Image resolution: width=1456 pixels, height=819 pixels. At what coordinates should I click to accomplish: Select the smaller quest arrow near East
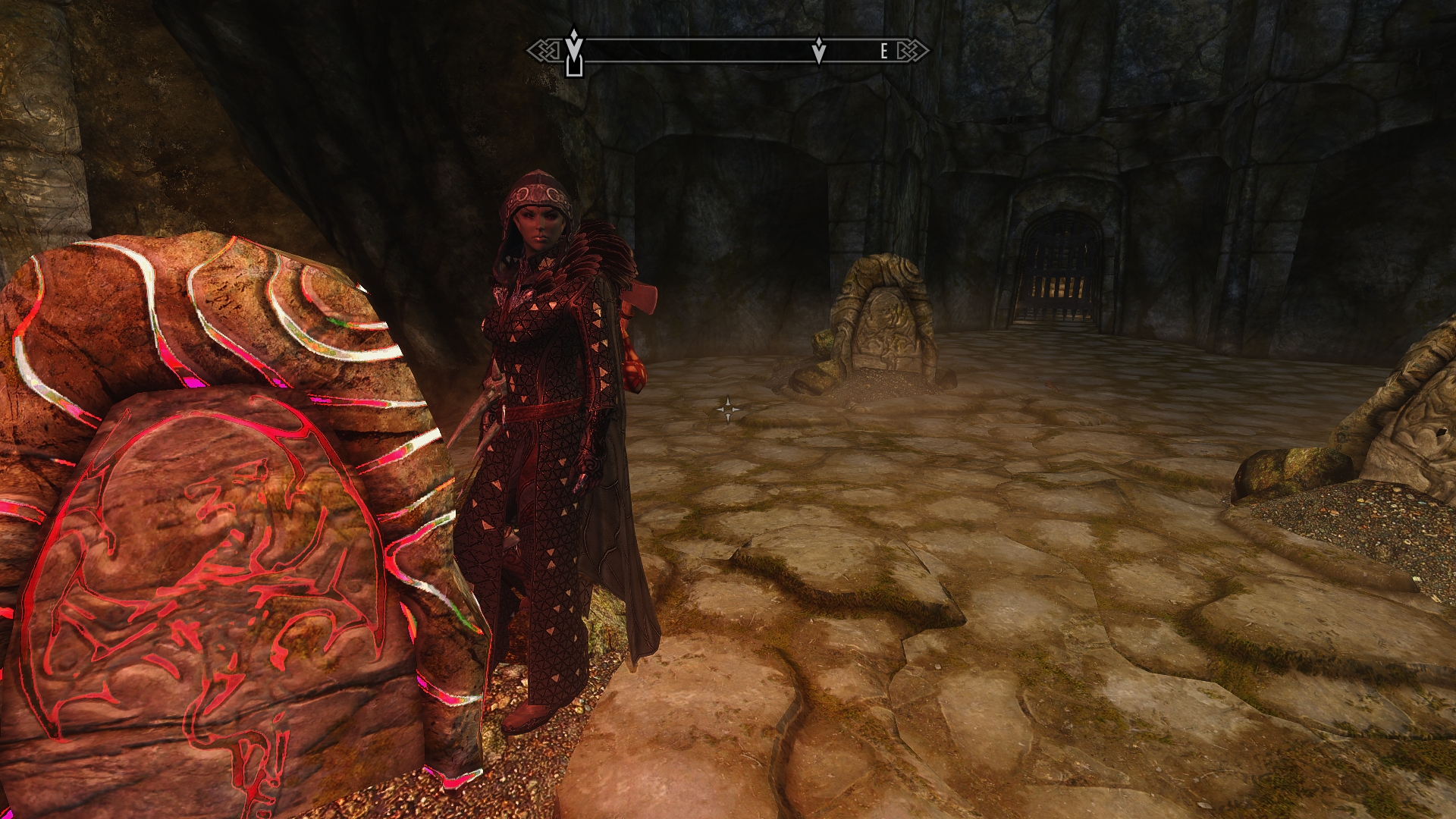(819, 51)
